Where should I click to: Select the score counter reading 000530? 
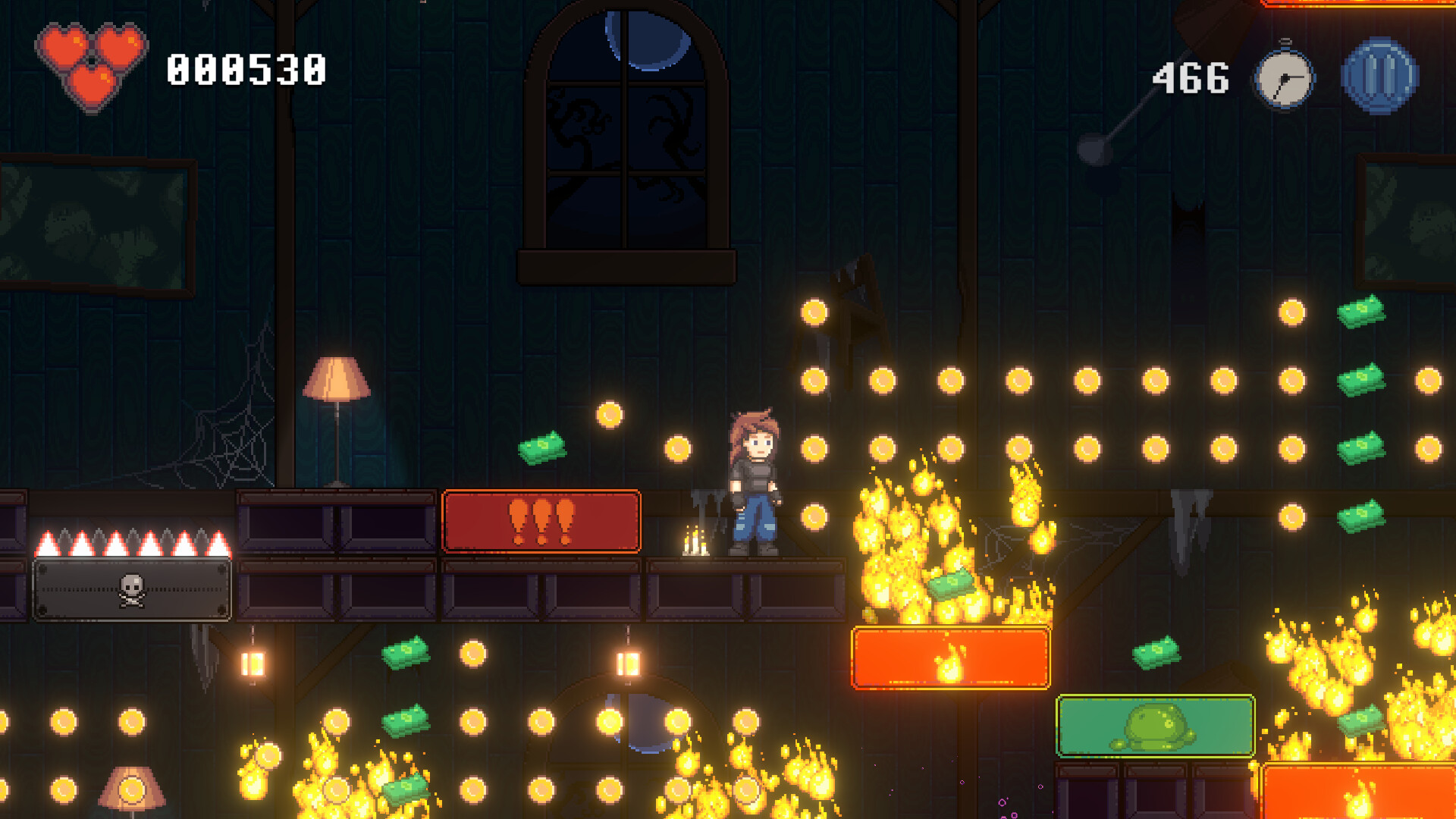246,71
